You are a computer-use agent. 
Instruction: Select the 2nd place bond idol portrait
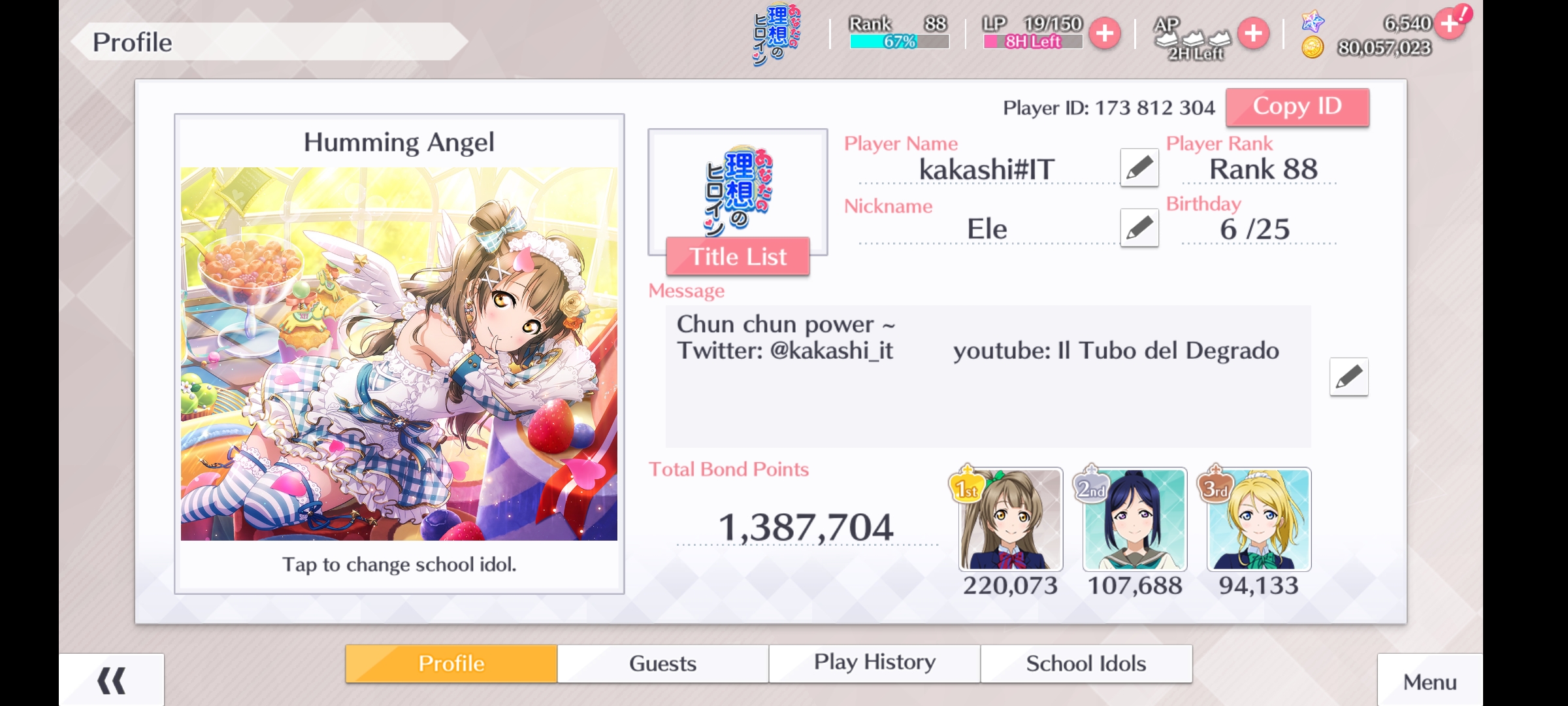tap(1134, 520)
